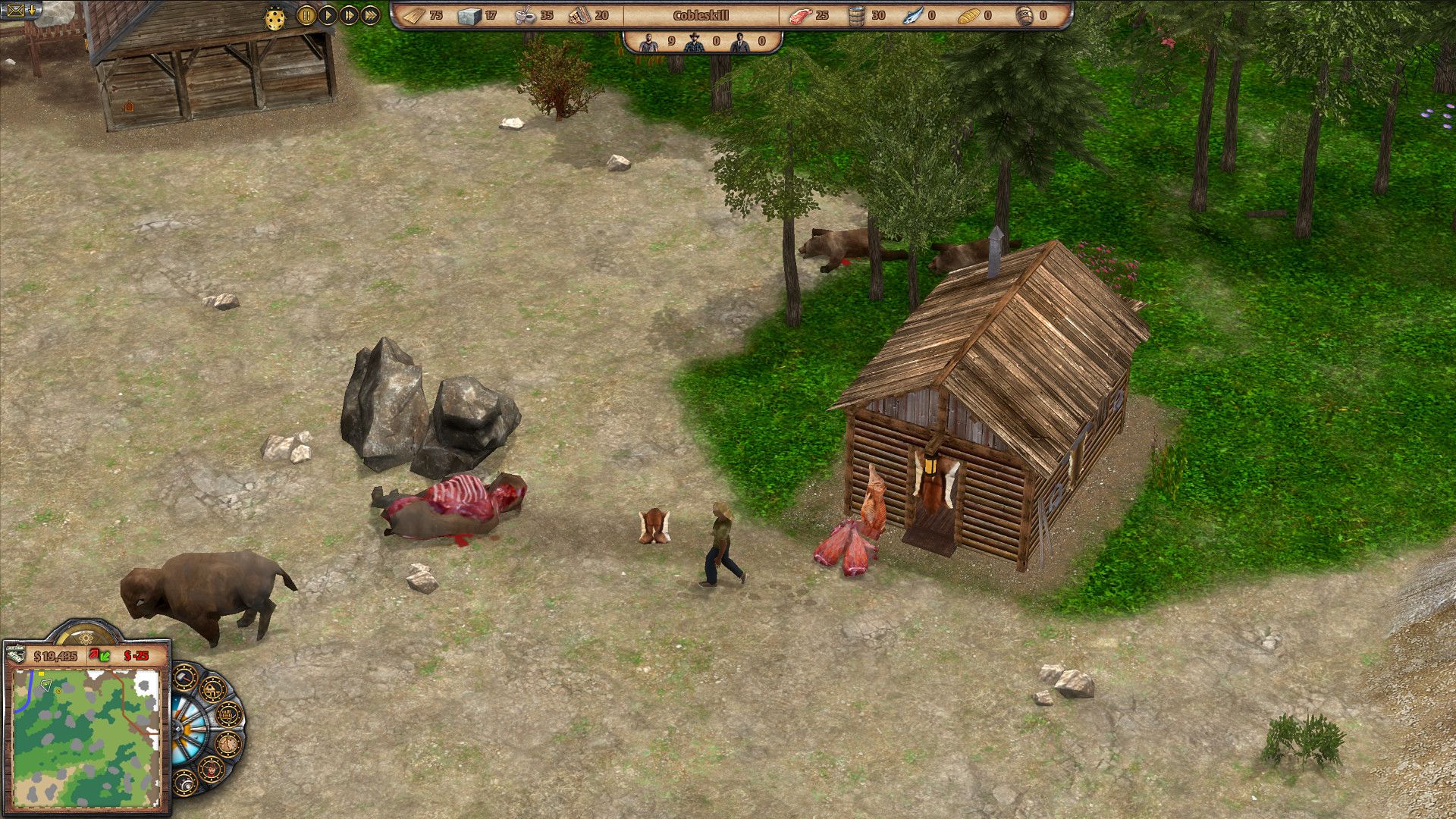Open the cowboy character menu button
1456x819 pixels.
coord(210,769)
